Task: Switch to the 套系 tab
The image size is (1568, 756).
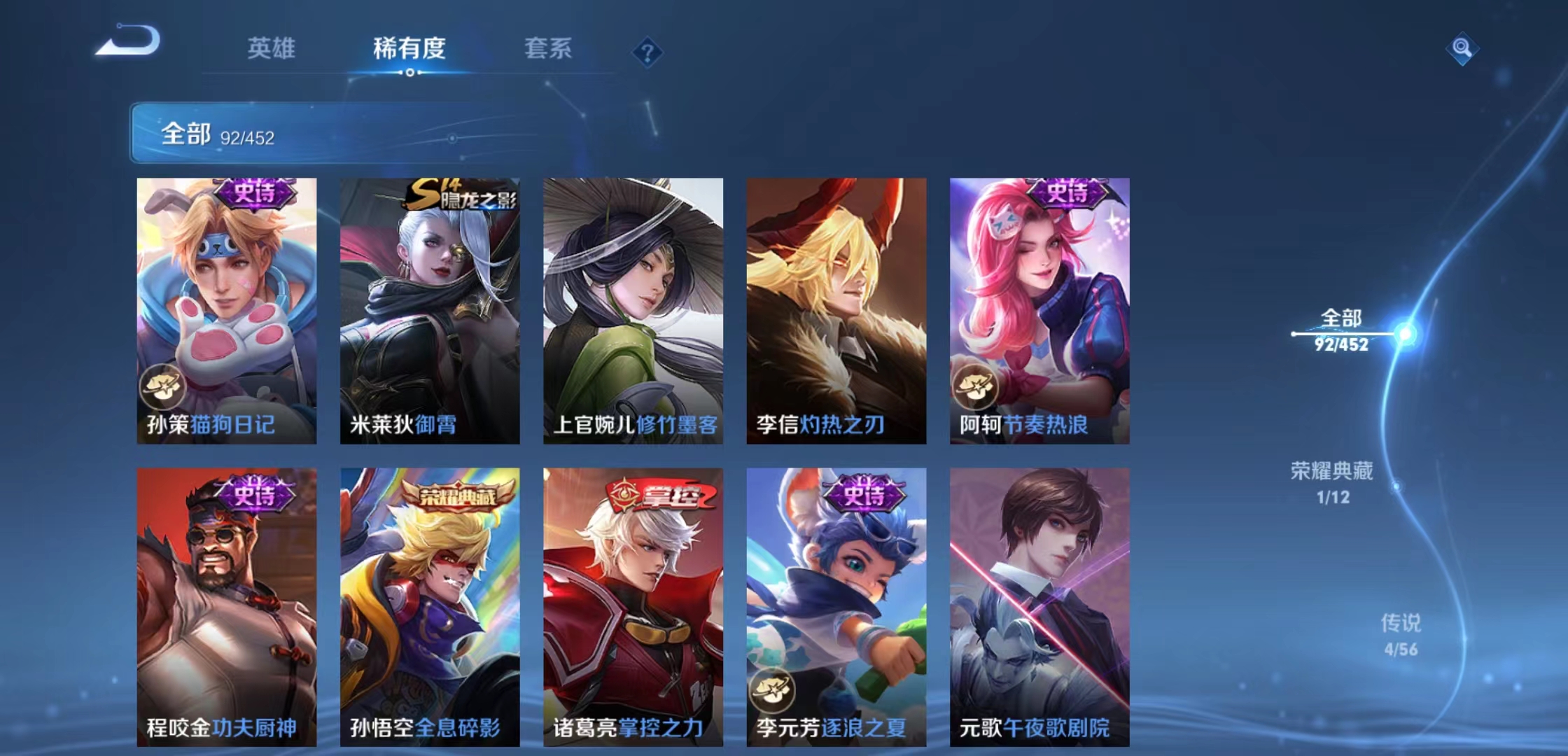Action: (x=548, y=49)
